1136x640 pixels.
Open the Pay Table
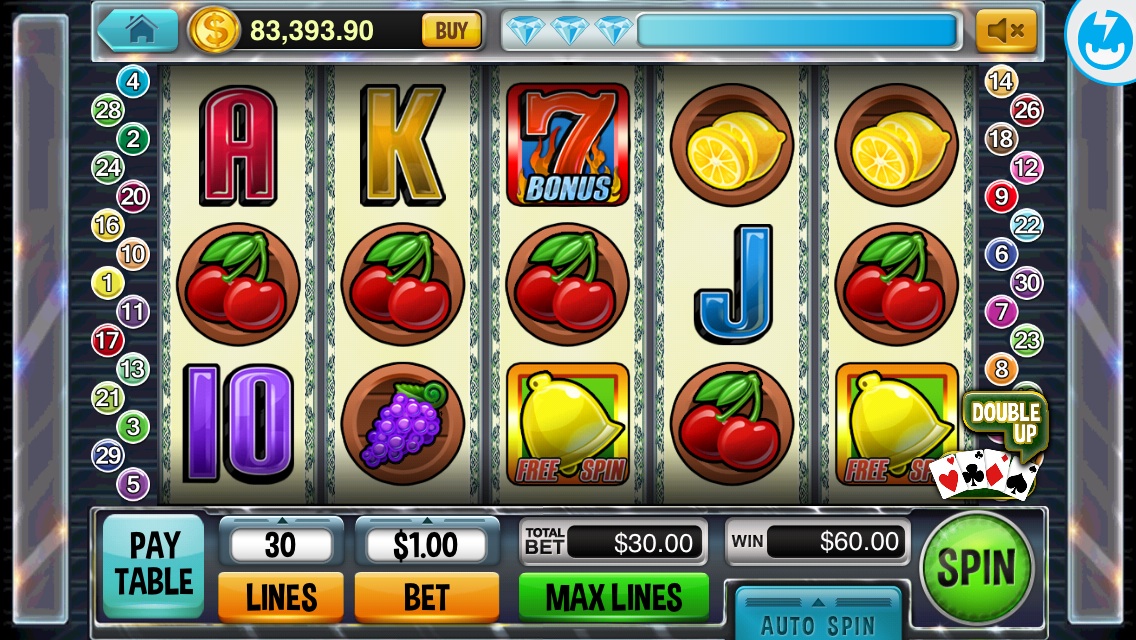[154, 565]
